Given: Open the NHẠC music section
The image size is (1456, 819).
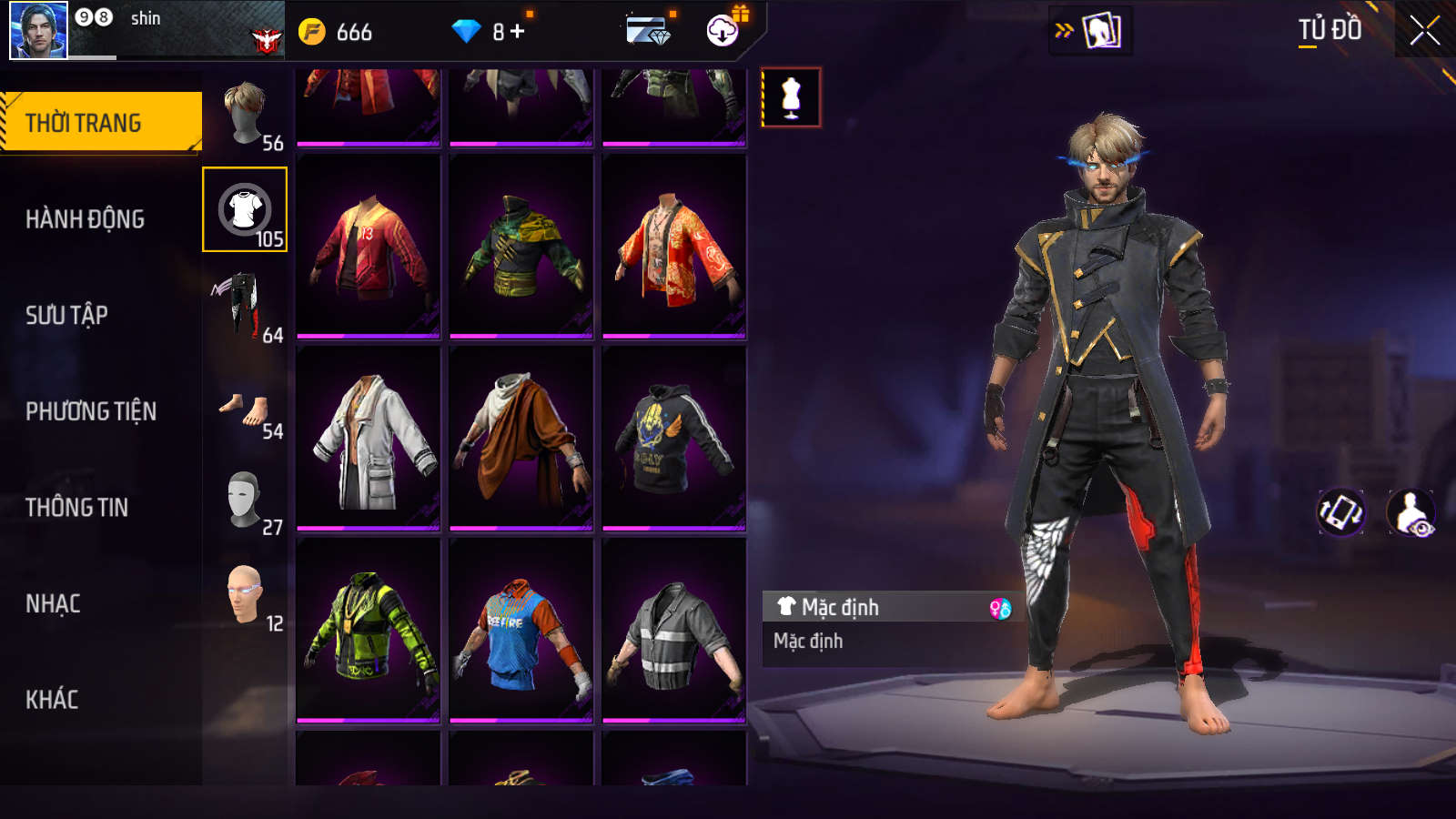Looking at the screenshot, I should click(x=53, y=603).
